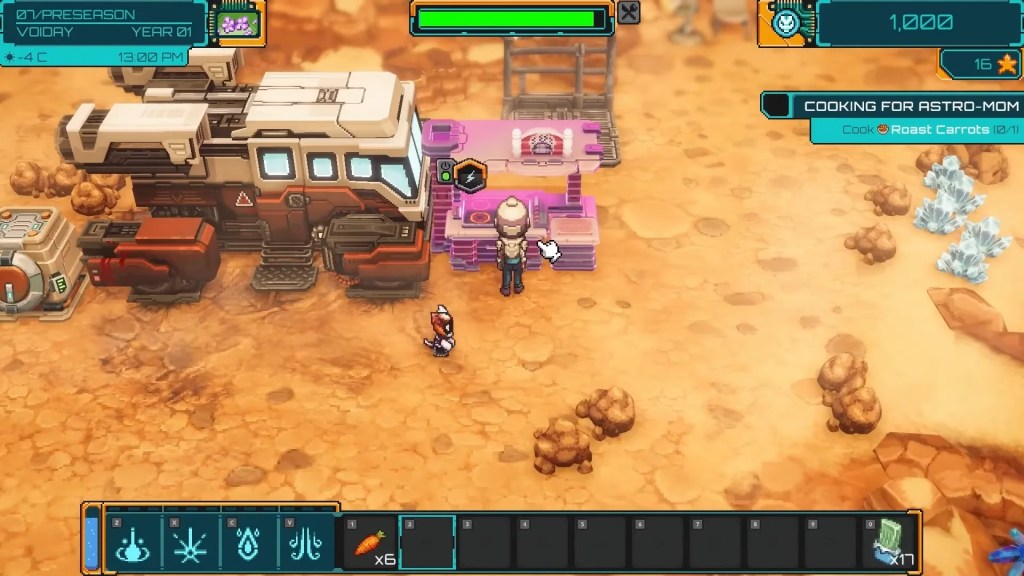The image size is (1024, 576).
Task: Click the pink flower season icon
Action: 238,23
